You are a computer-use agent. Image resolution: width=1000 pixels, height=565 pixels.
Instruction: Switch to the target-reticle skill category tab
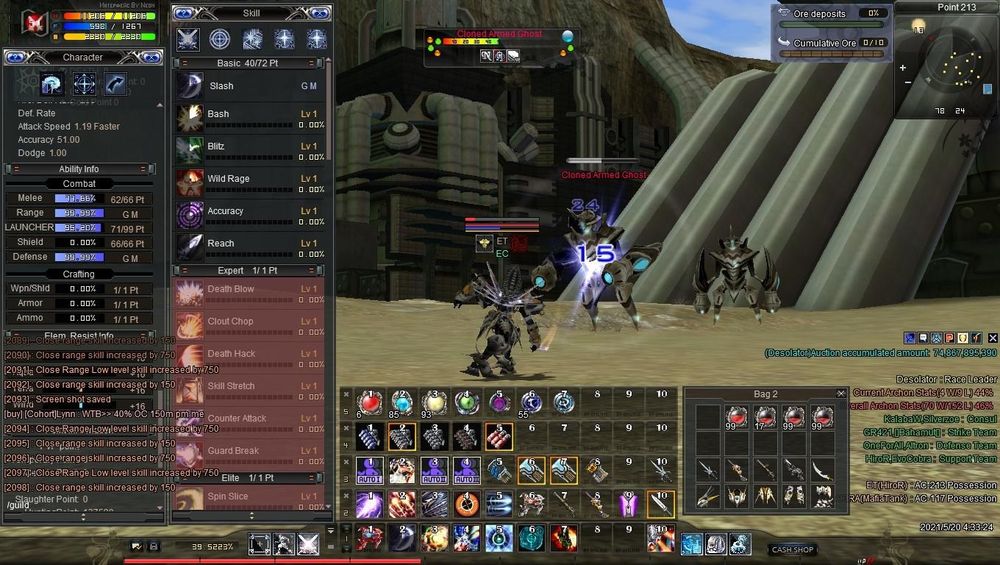click(x=220, y=39)
